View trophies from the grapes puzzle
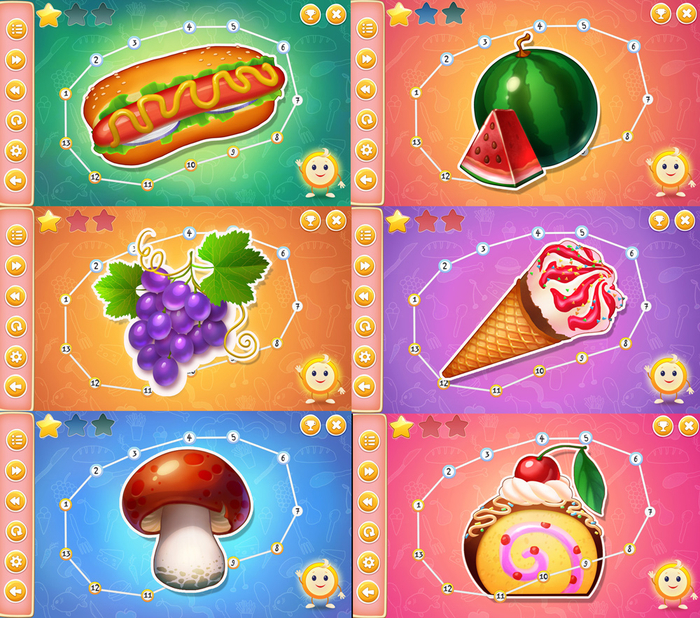This screenshot has height=618, width=700. (310, 218)
